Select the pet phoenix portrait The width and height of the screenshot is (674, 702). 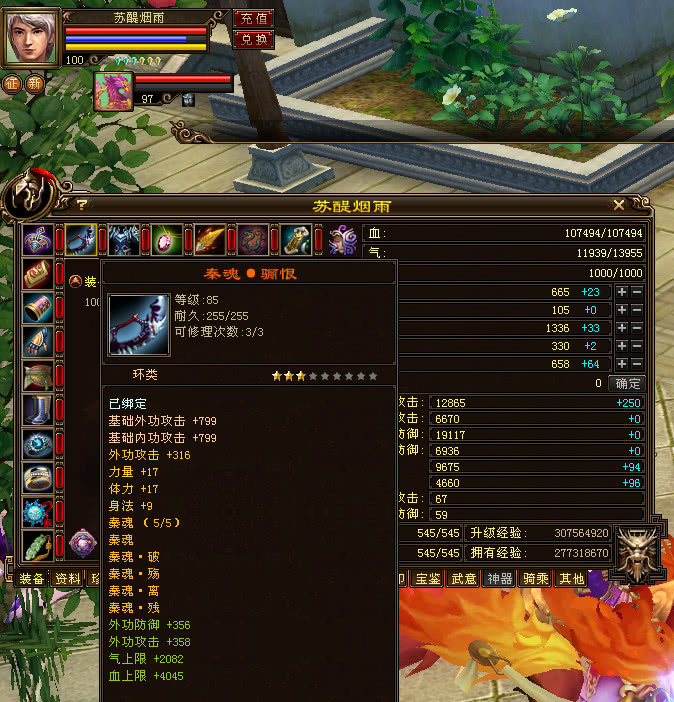pyautogui.click(x=113, y=91)
